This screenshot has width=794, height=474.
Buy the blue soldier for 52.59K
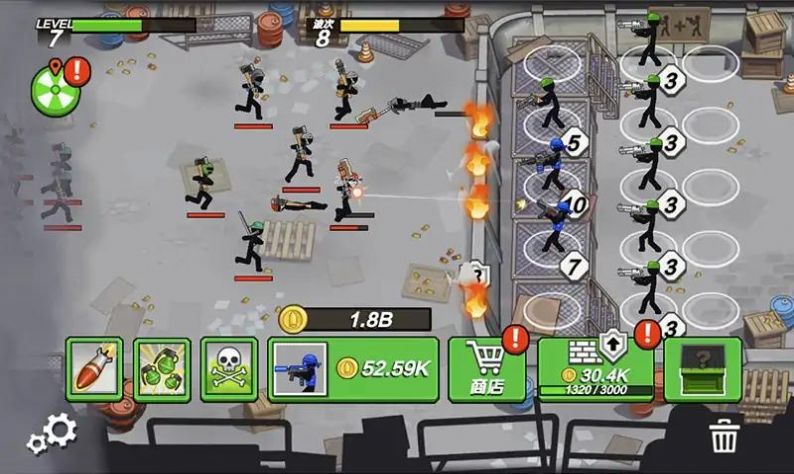click(353, 369)
